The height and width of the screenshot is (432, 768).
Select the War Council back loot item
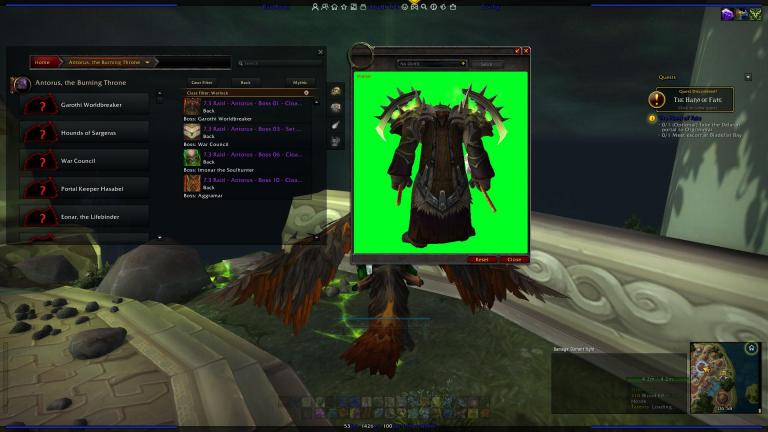pos(249,131)
